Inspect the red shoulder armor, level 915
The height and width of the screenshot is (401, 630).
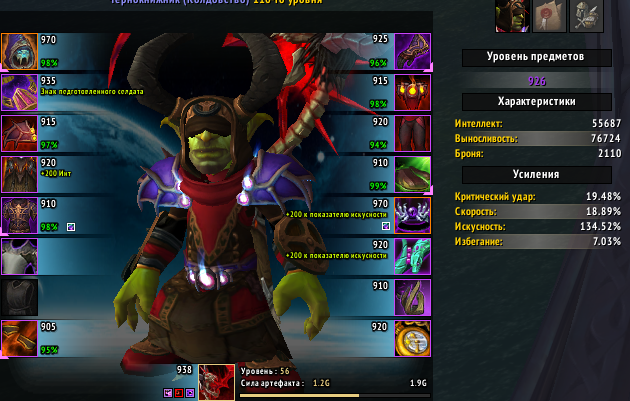[19, 132]
